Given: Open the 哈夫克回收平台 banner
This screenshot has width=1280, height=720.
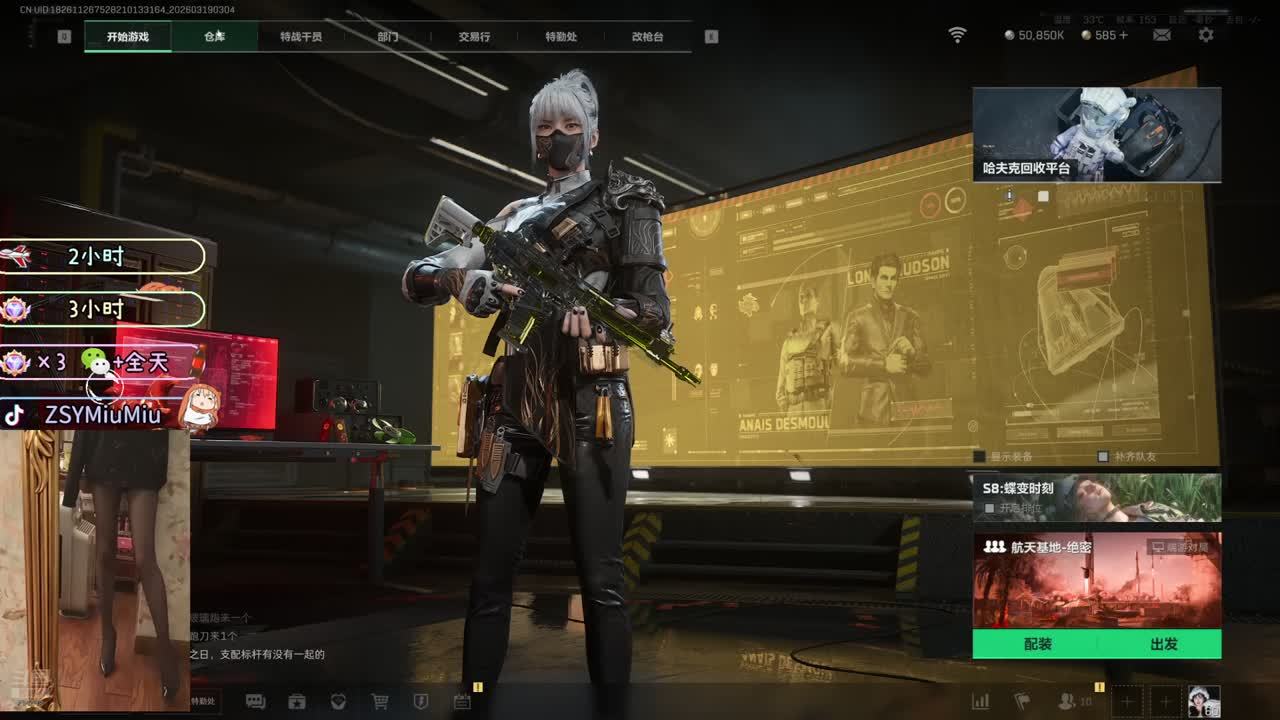Looking at the screenshot, I should pos(1096,134).
